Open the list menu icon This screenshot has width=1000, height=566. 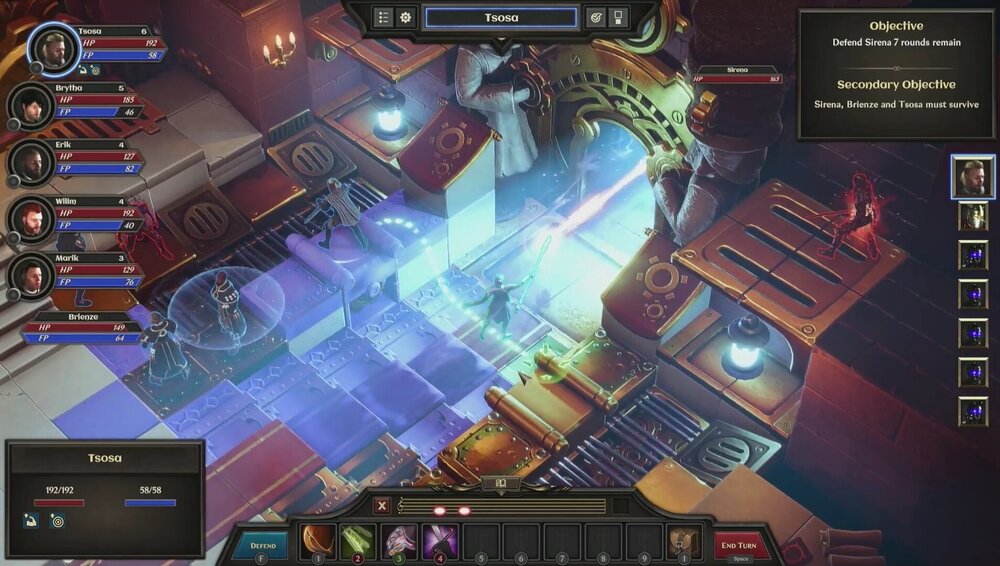pyautogui.click(x=384, y=17)
